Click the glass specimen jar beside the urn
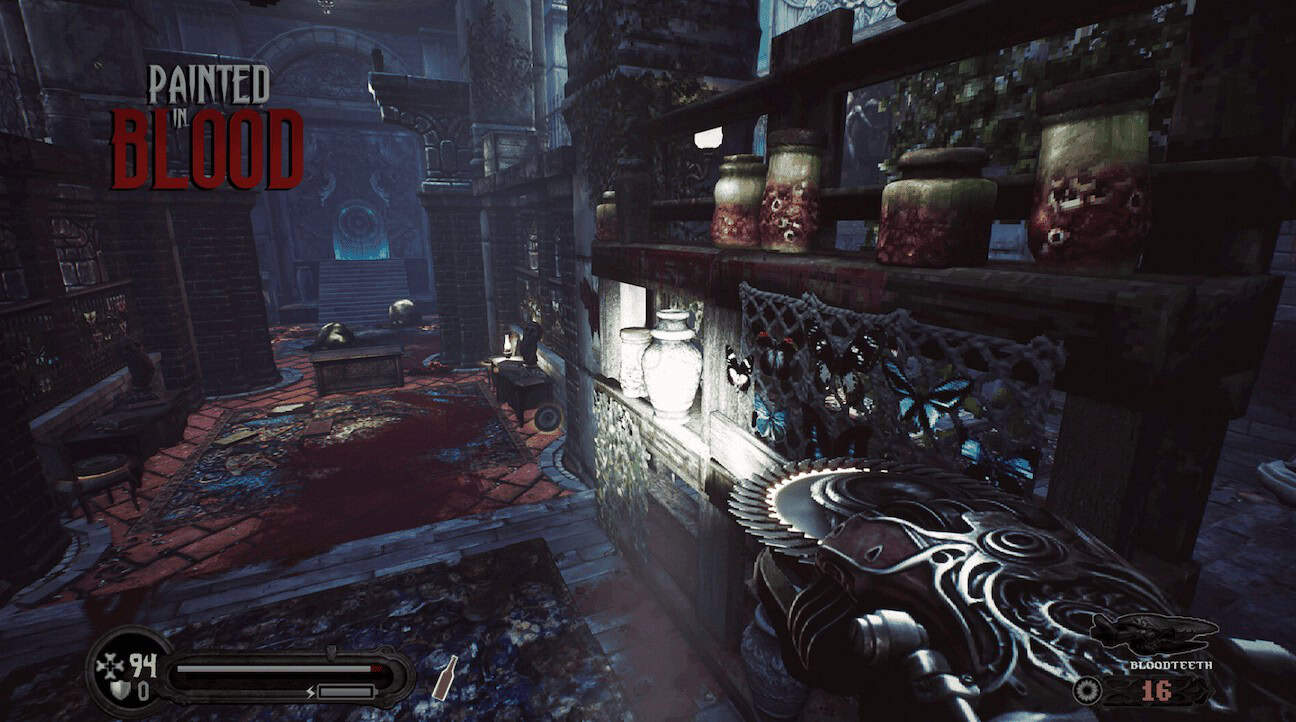The width and height of the screenshot is (1296, 722). point(632,365)
